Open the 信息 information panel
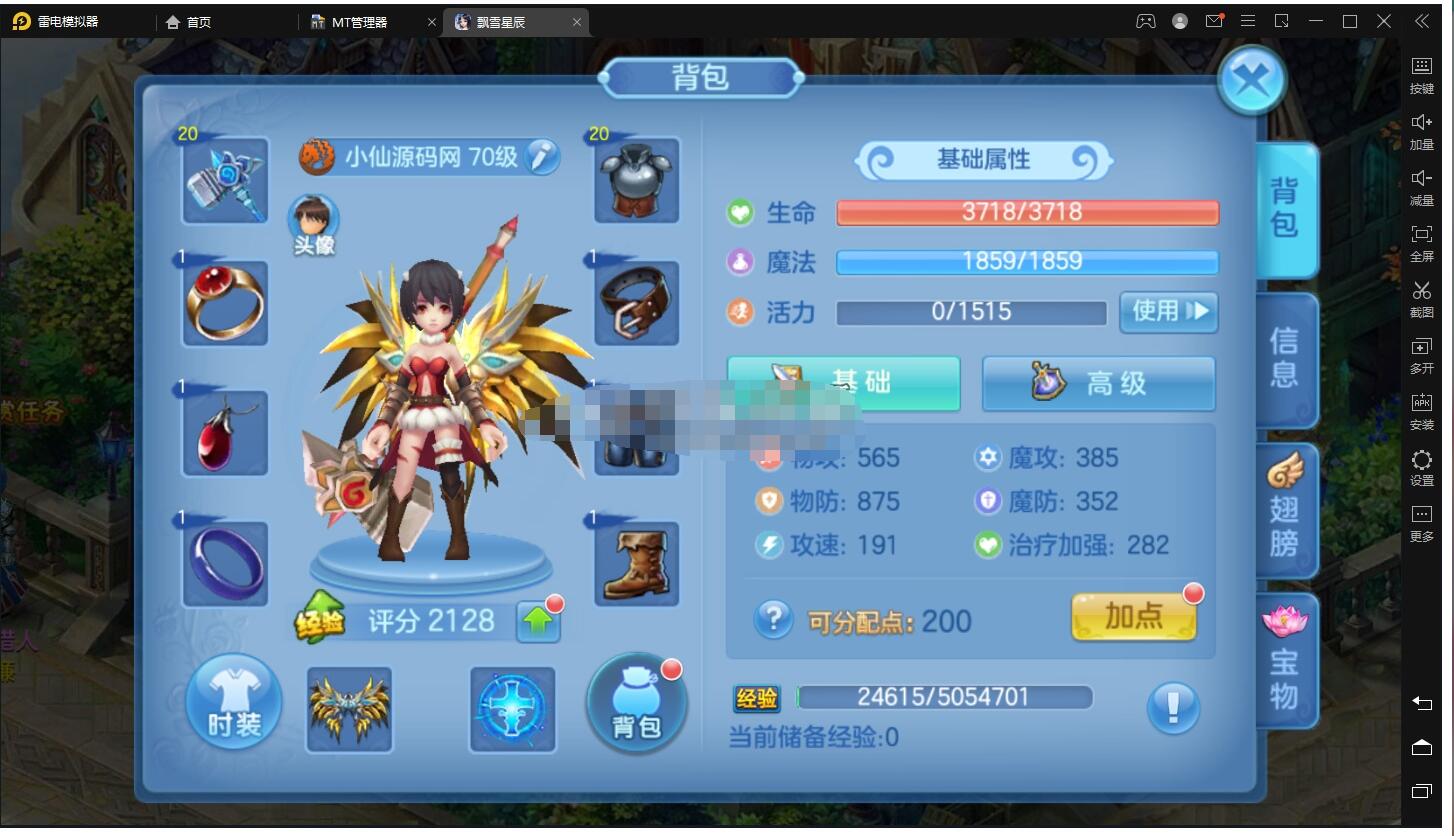 point(1286,360)
